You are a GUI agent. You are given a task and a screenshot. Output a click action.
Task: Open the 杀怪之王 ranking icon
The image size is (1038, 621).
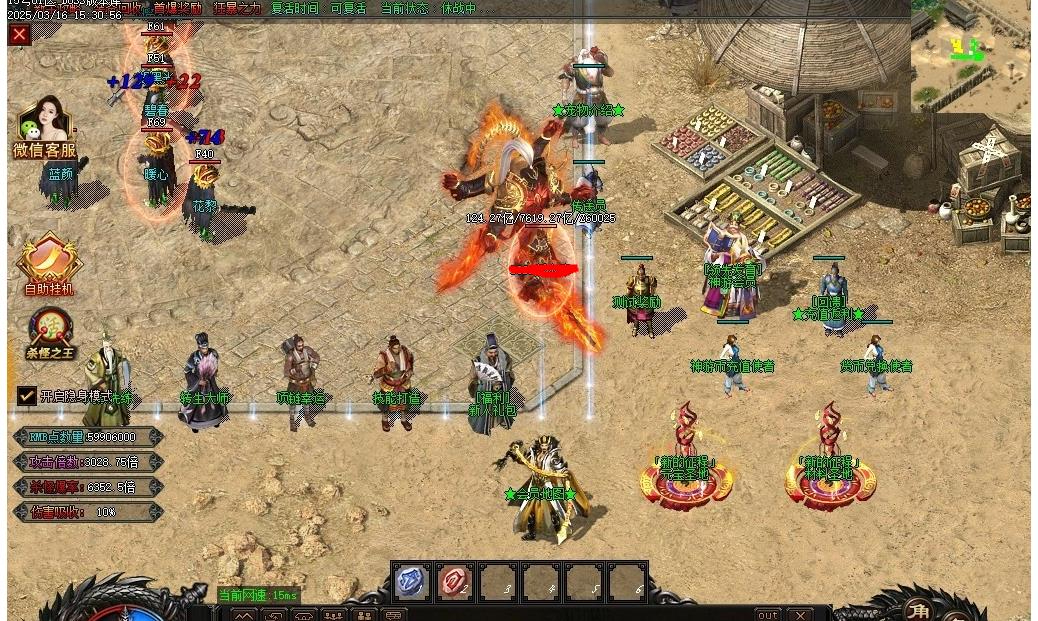point(50,334)
